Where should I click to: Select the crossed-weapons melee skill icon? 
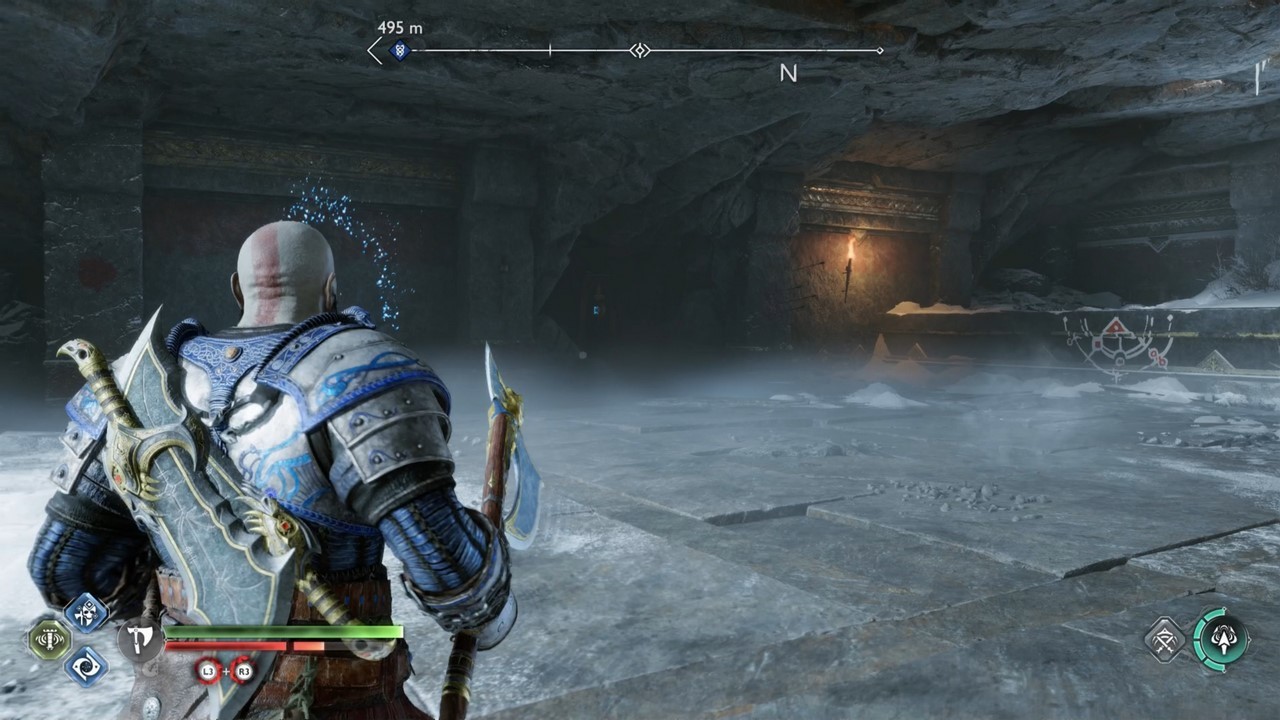pyautogui.click(x=1164, y=639)
